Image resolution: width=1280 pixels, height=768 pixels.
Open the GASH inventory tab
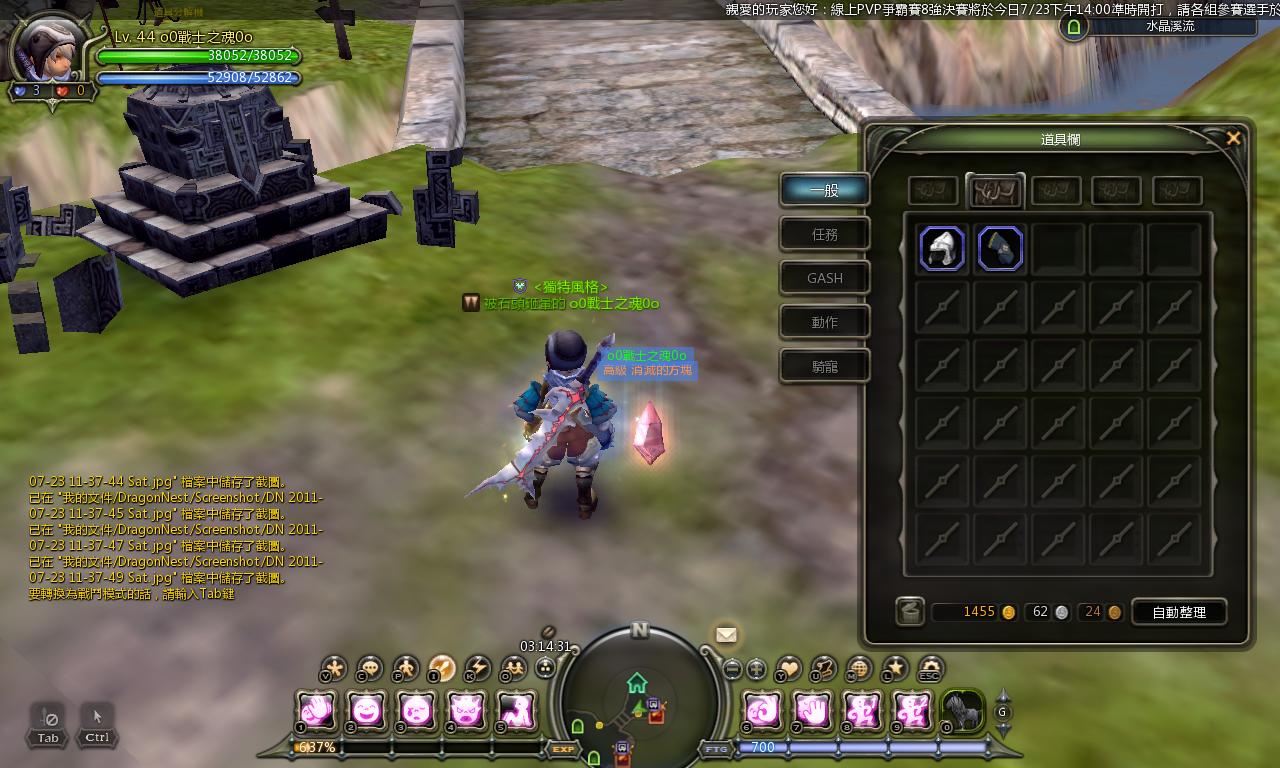[x=825, y=278]
